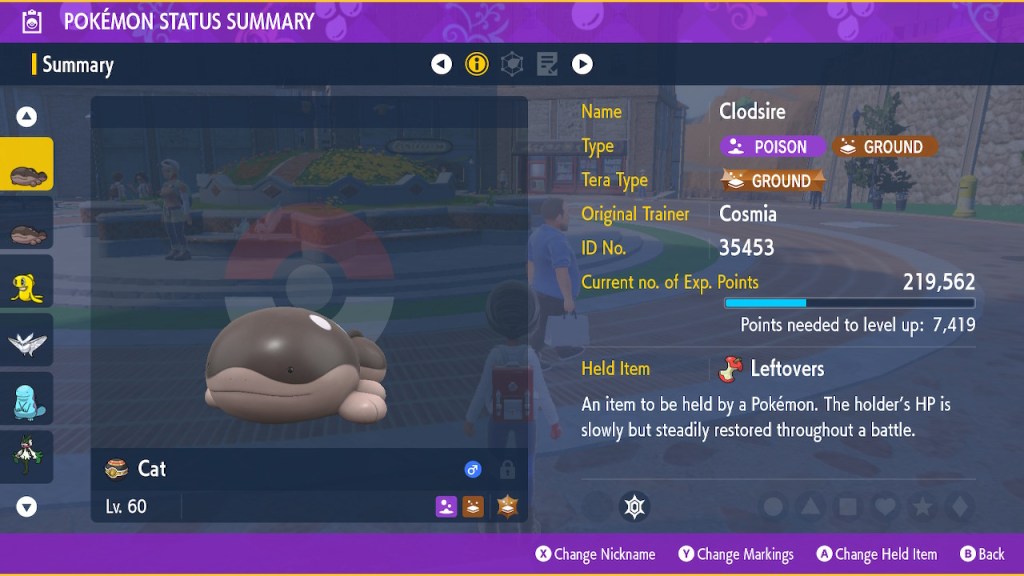Go to the previous summary page arrow

[441, 65]
